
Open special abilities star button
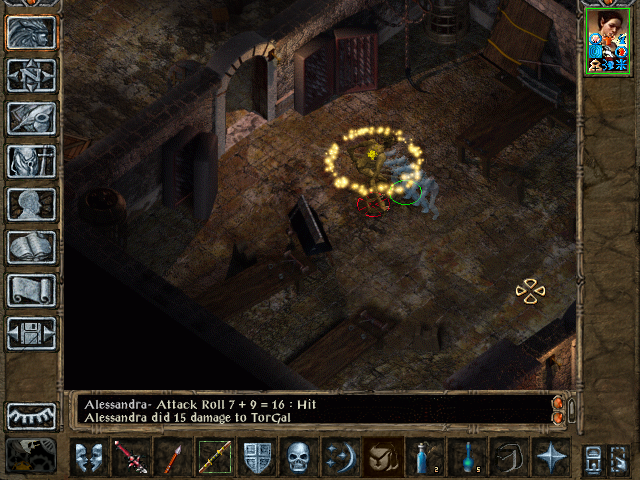click(551, 458)
